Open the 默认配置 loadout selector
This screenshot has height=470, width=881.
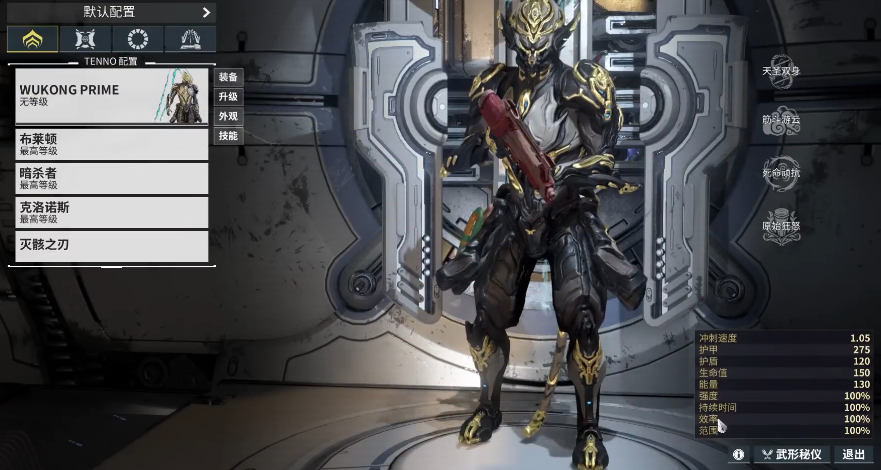[110, 12]
